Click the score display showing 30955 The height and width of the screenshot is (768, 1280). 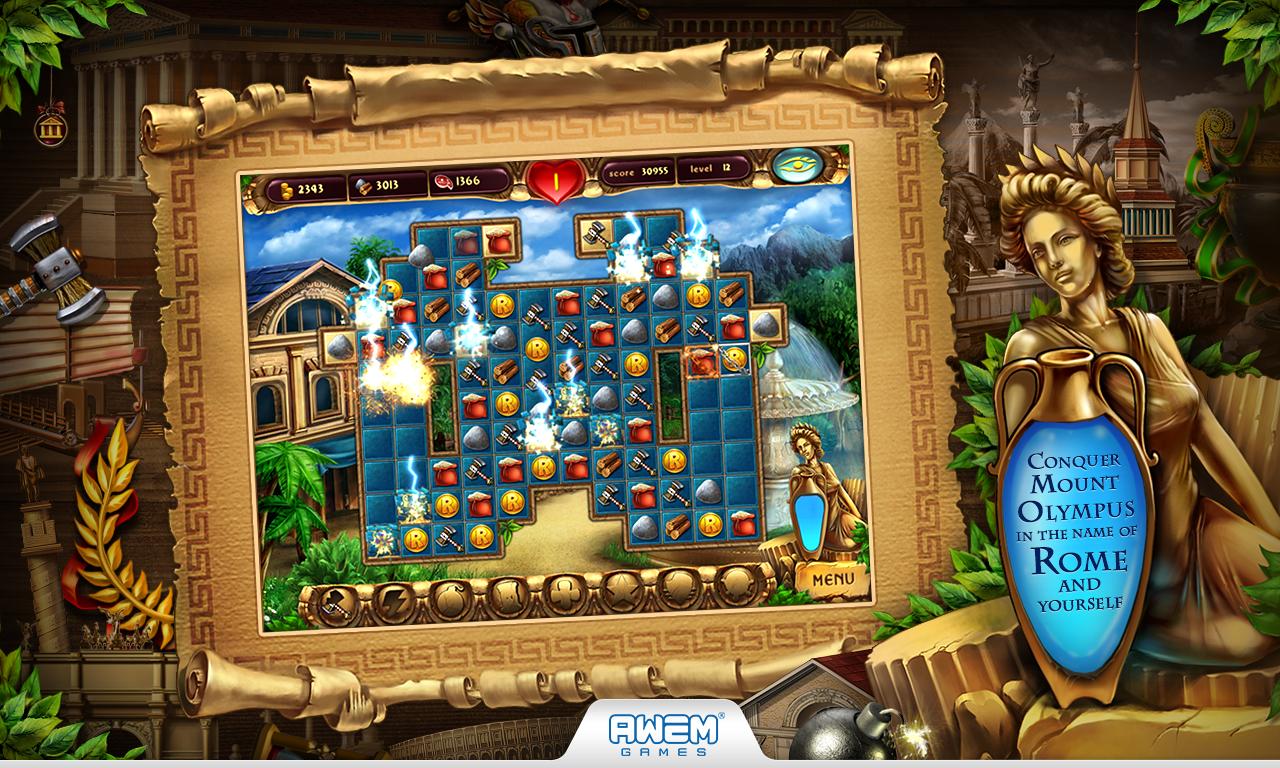tap(637, 174)
